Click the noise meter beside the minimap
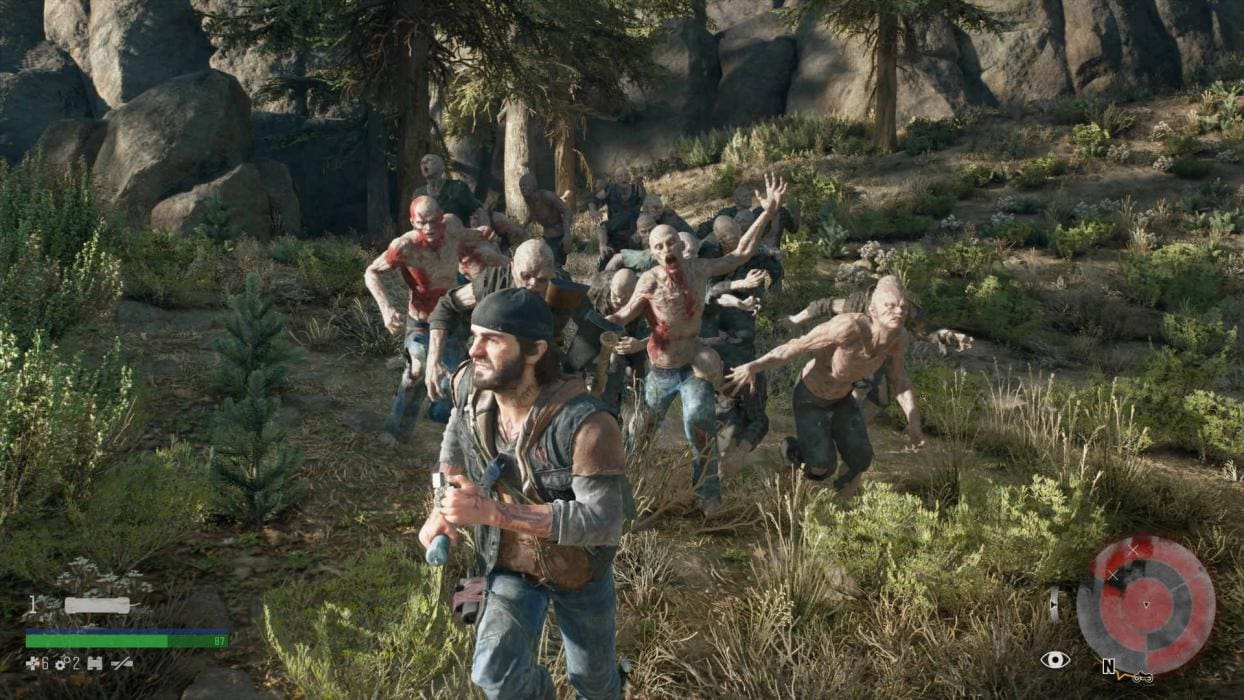 (1053, 604)
